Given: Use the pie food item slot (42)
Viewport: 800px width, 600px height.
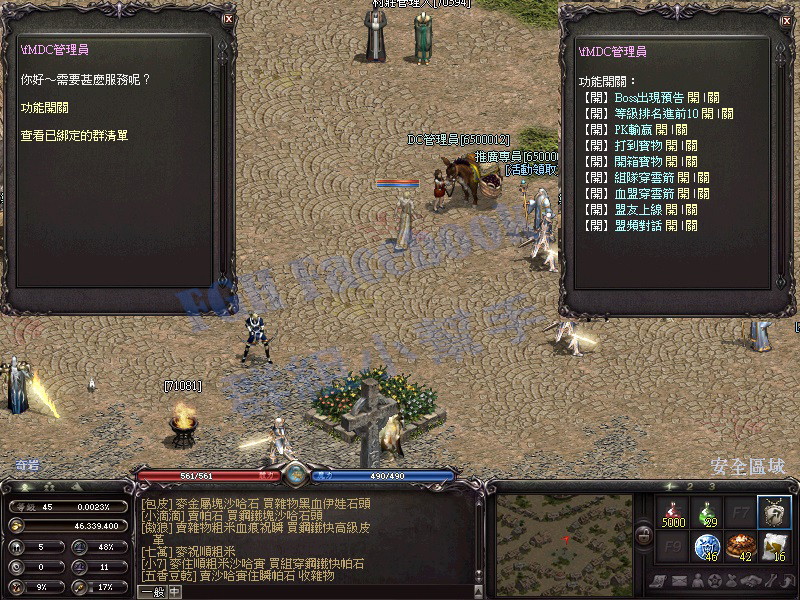Looking at the screenshot, I should click(739, 546).
